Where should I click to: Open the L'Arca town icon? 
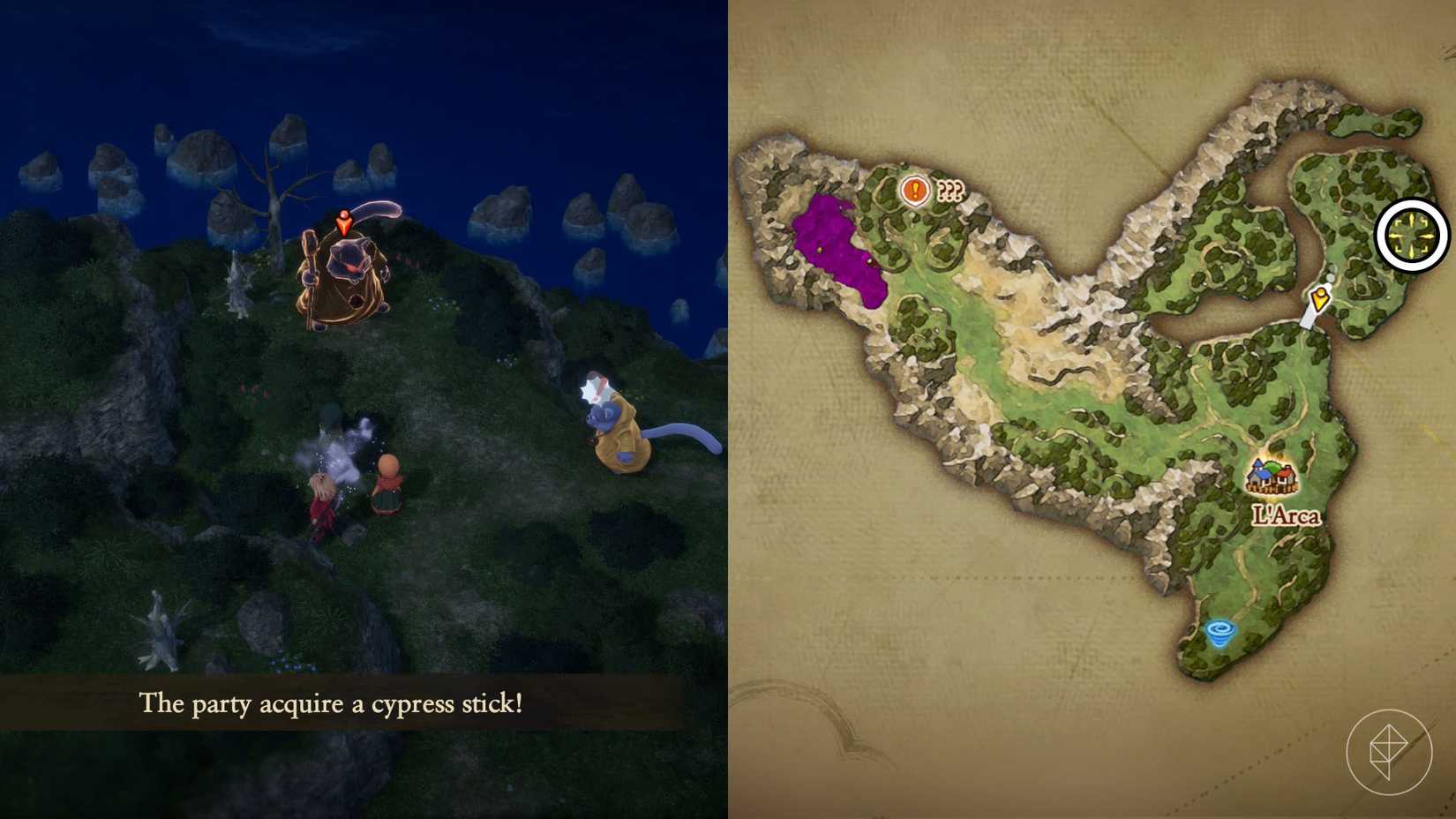tap(1272, 475)
